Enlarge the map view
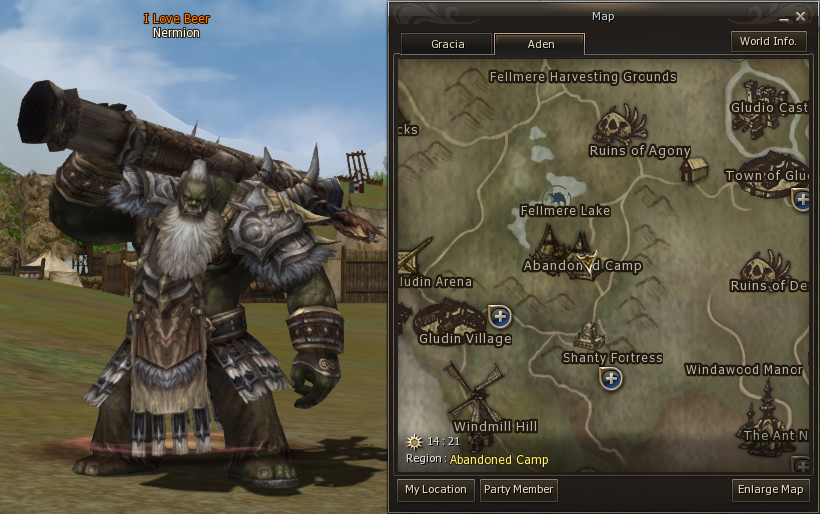Viewport: 820px width, 514px height. [x=770, y=490]
